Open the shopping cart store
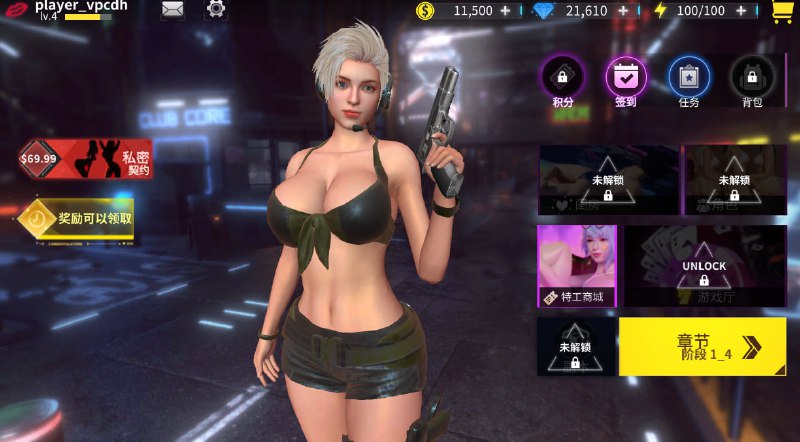This screenshot has width=800, height=442. pos(782,12)
